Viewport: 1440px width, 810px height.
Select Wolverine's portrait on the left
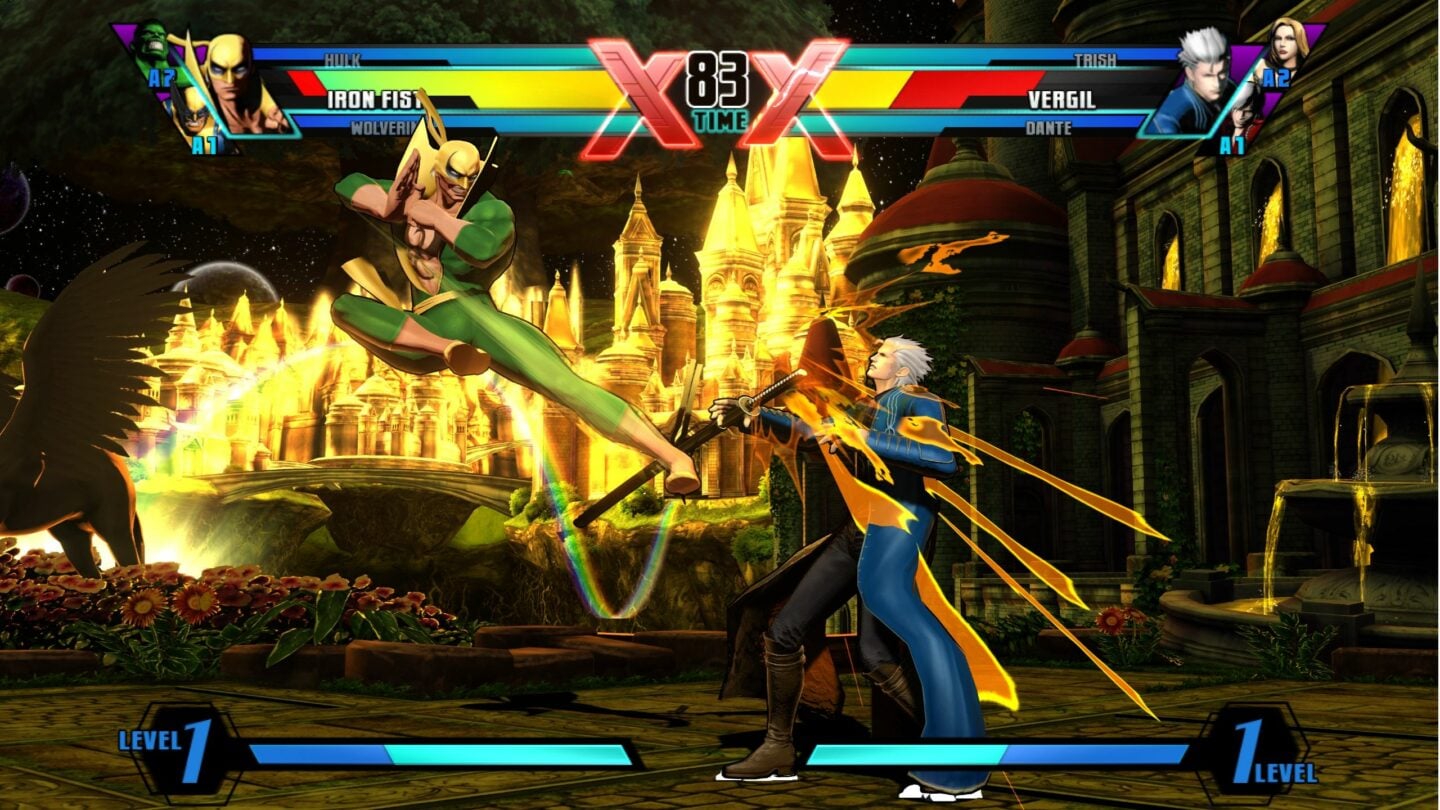(x=194, y=115)
